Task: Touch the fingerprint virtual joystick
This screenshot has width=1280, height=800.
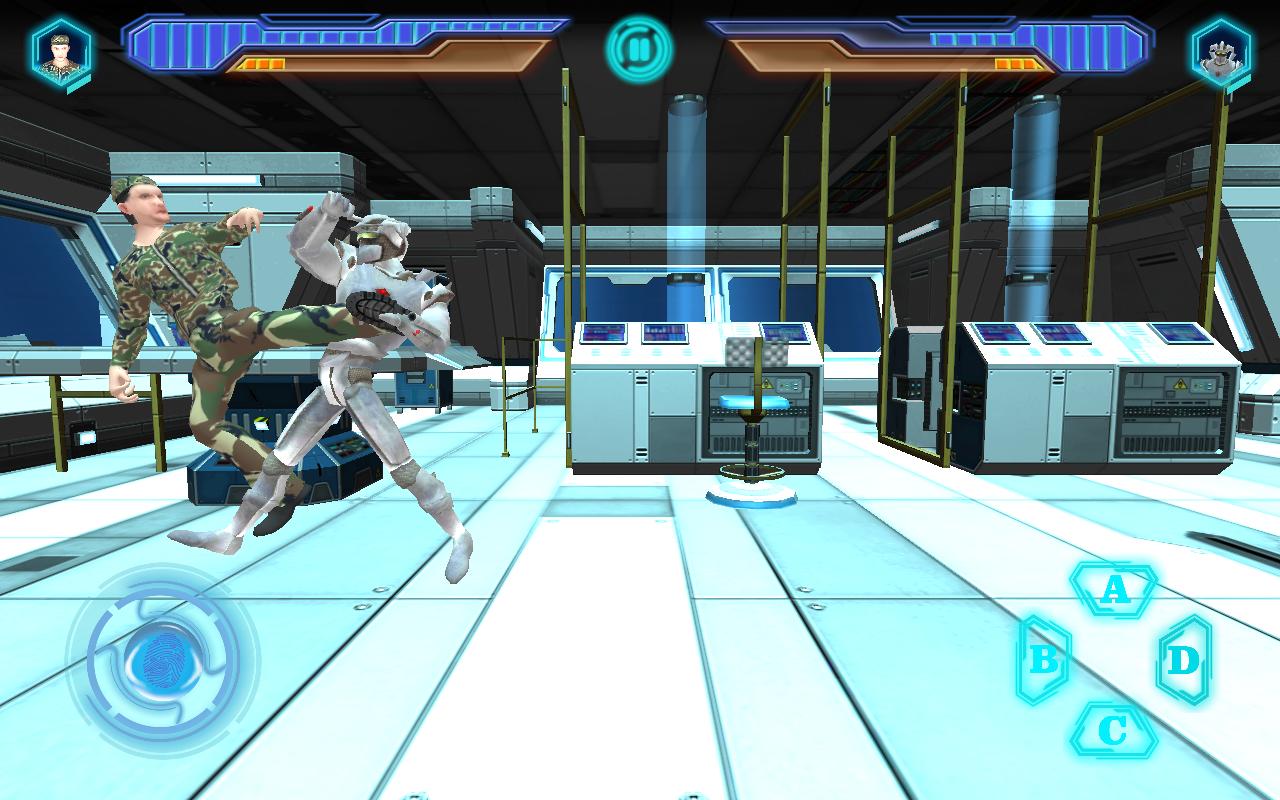Action: click(160, 660)
